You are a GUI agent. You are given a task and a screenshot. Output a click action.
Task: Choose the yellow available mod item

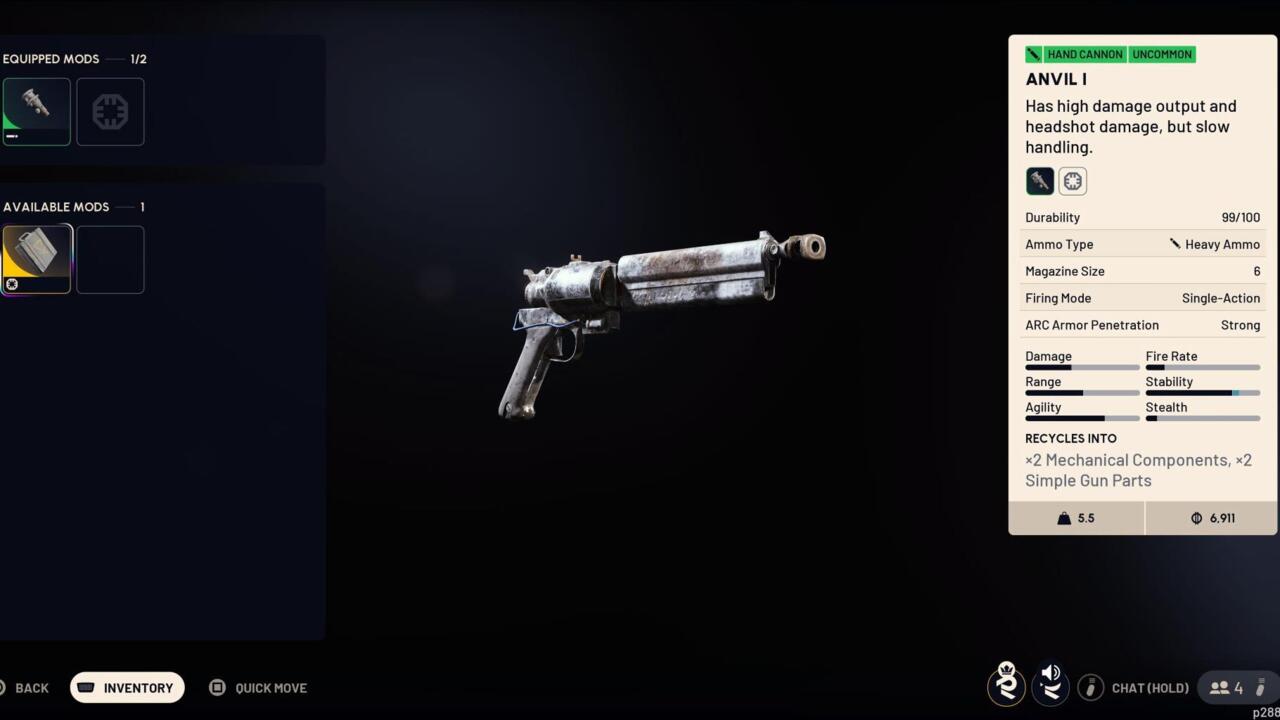37,259
